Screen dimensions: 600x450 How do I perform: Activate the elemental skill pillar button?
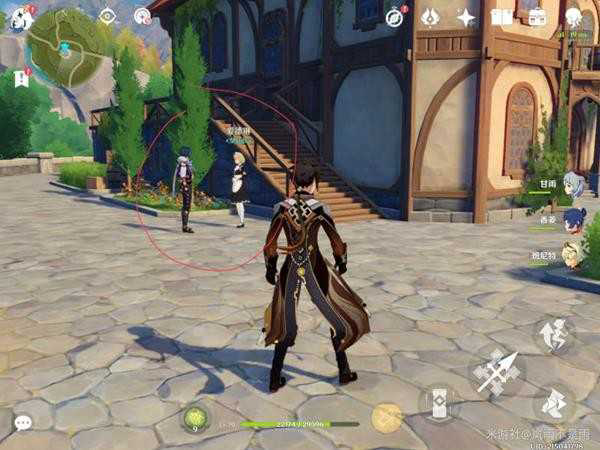point(439,402)
